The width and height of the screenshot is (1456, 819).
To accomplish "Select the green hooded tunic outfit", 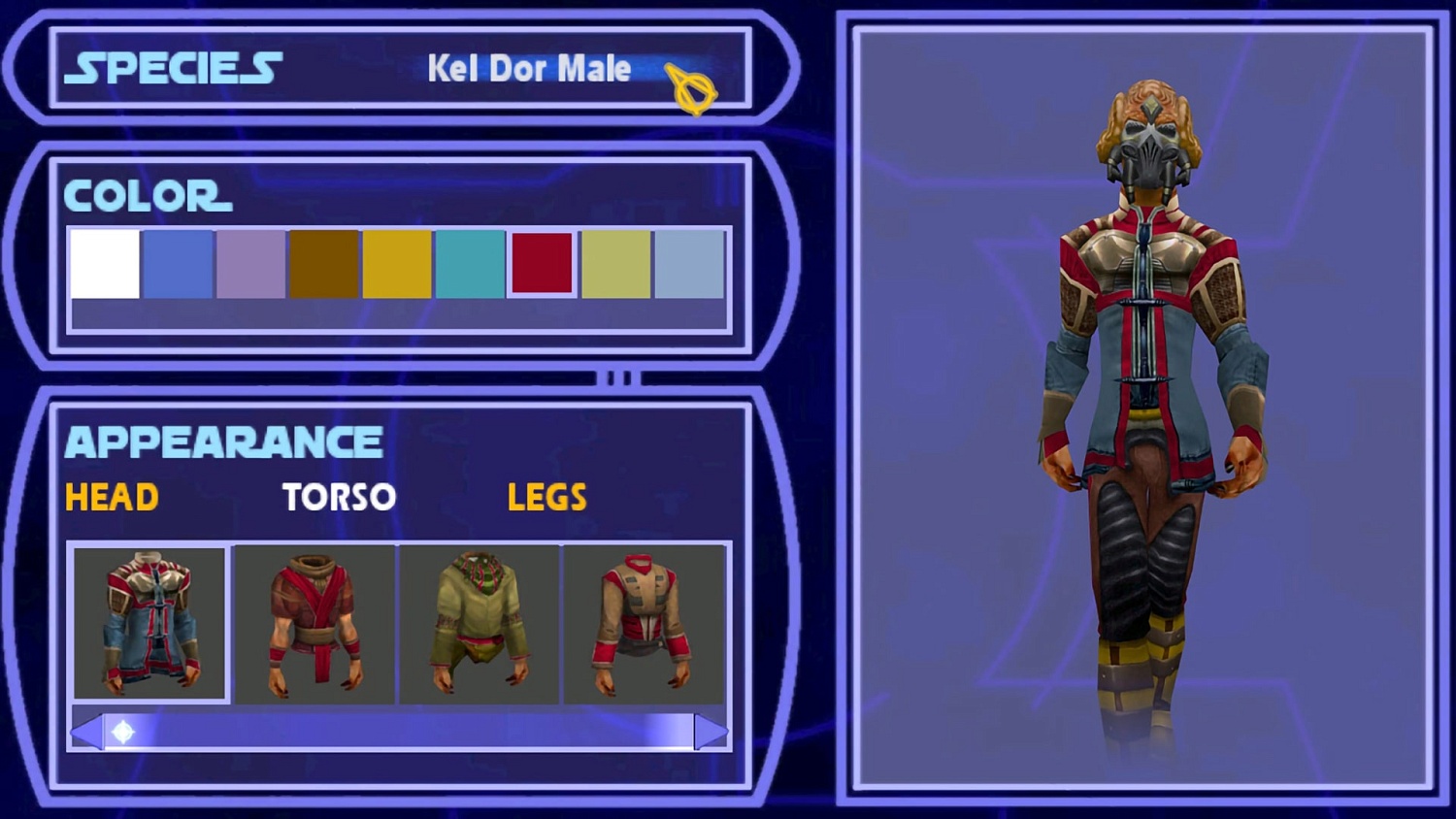I will coord(480,622).
